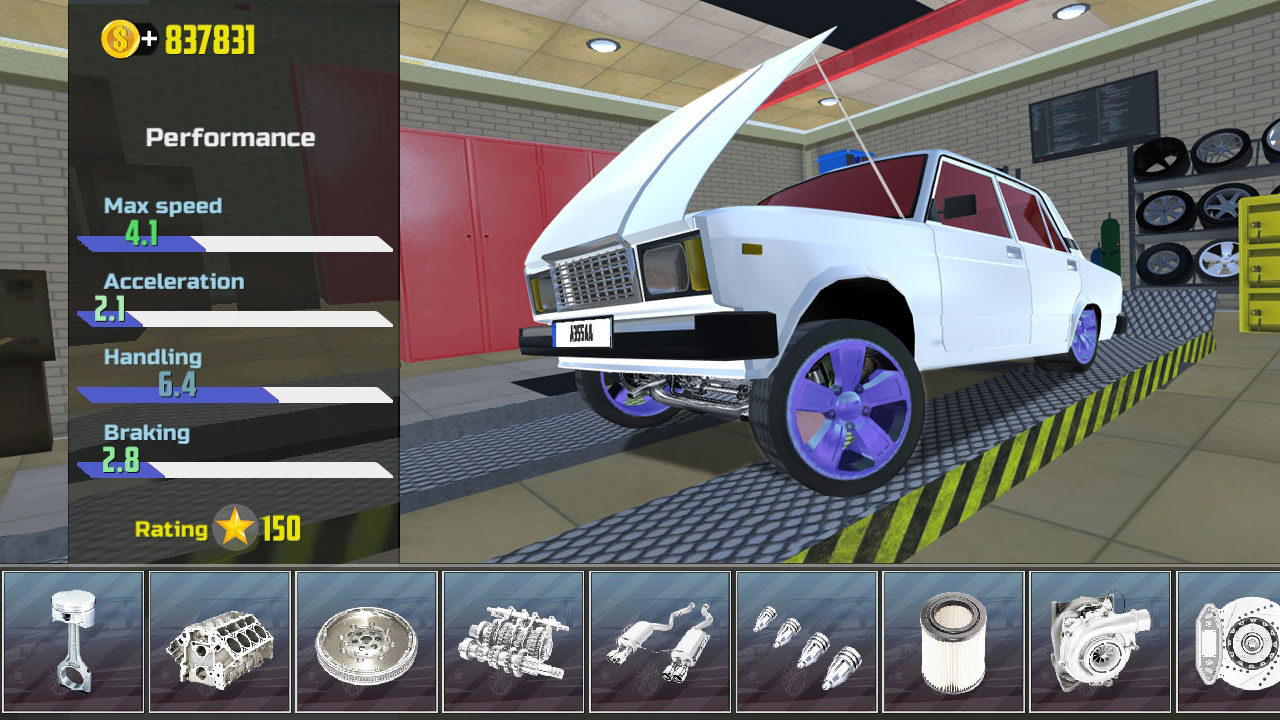1280x720 pixels.
Task: Select the piston upgrade part
Action: point(72,639)
